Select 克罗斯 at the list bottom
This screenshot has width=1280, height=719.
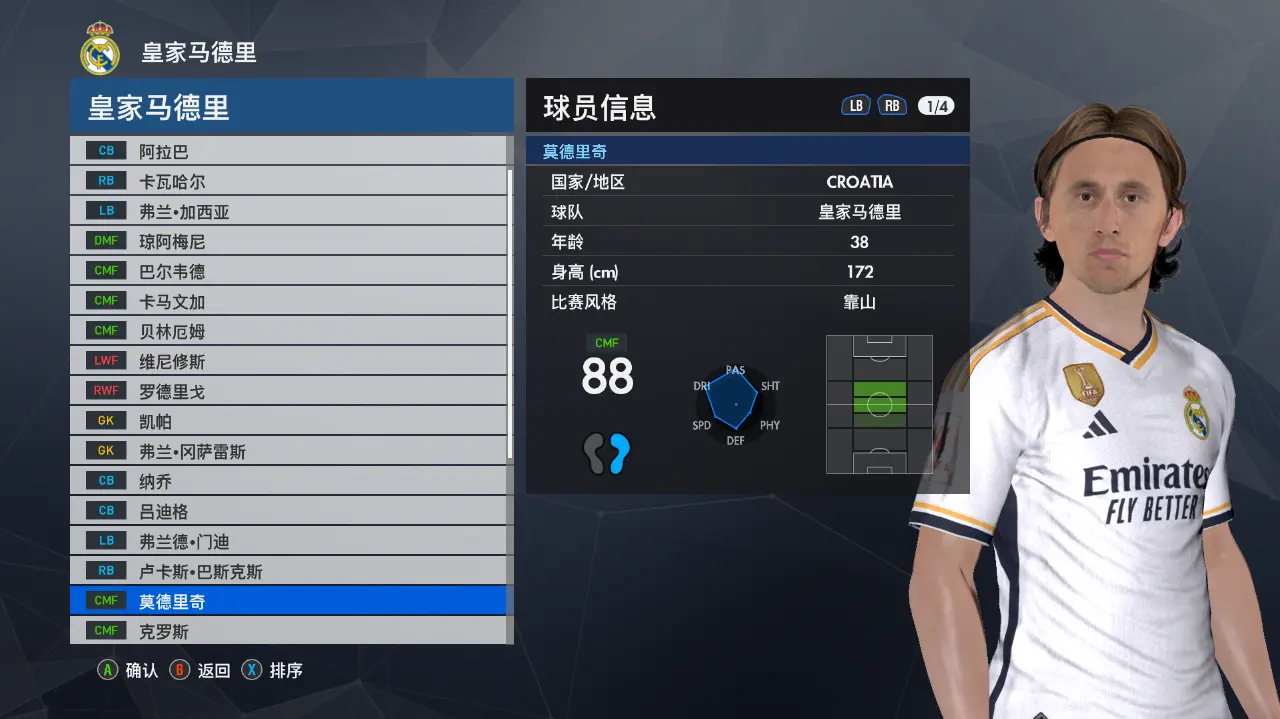click(288, 631)
